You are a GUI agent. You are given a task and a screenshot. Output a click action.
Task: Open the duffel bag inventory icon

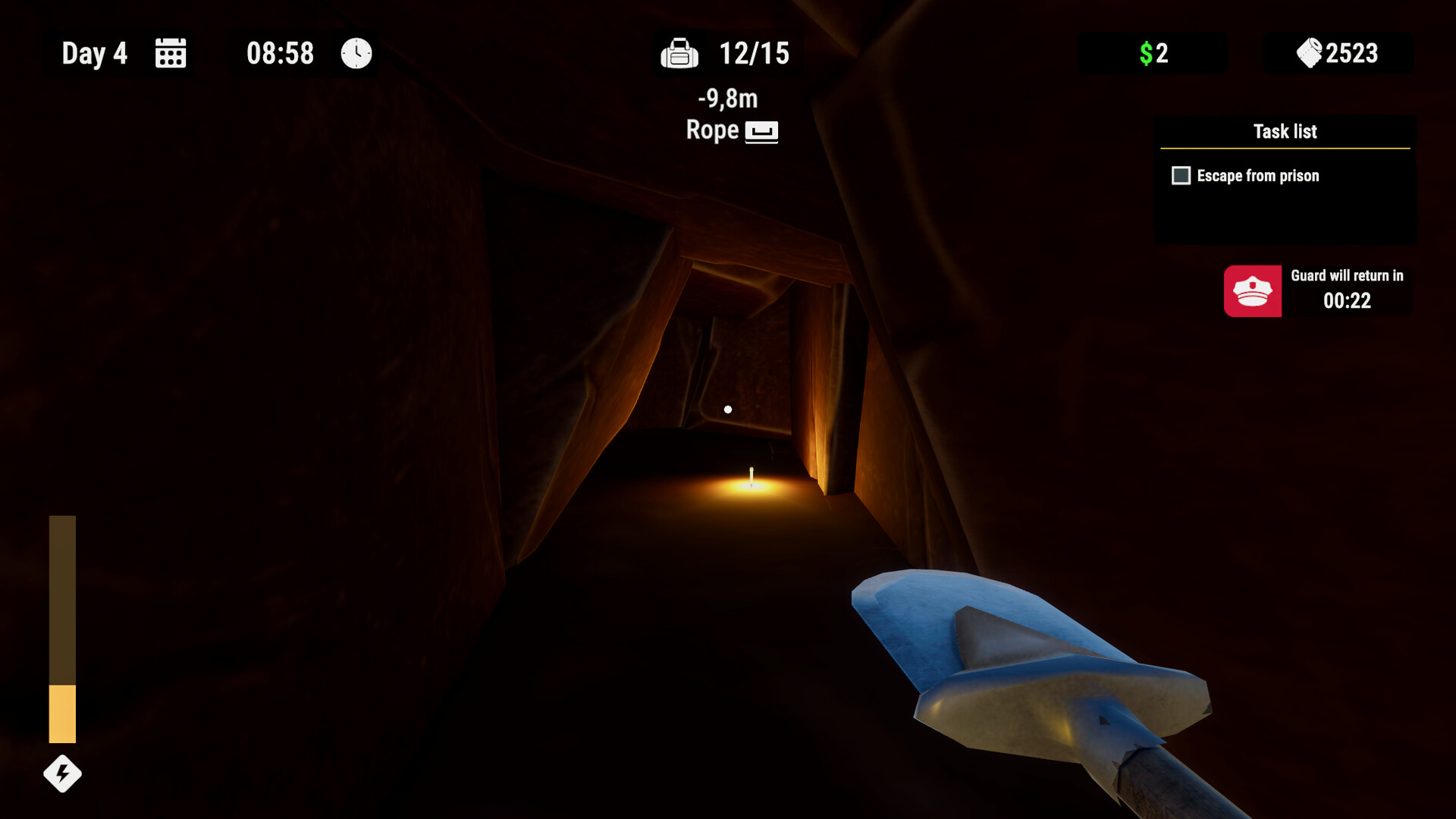click(x=680, y=54)
